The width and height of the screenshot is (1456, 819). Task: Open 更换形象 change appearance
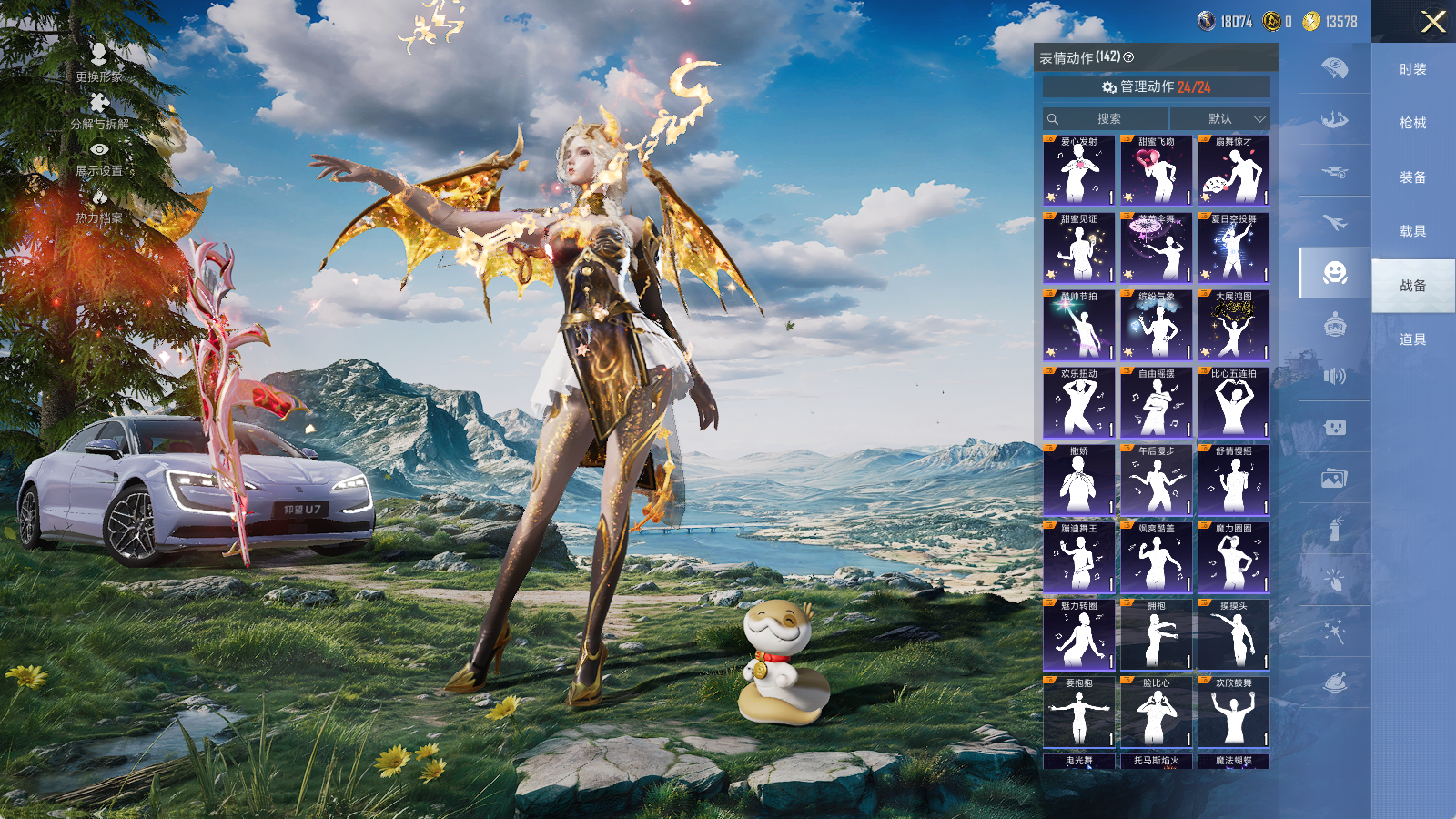[x=99, y=63]
